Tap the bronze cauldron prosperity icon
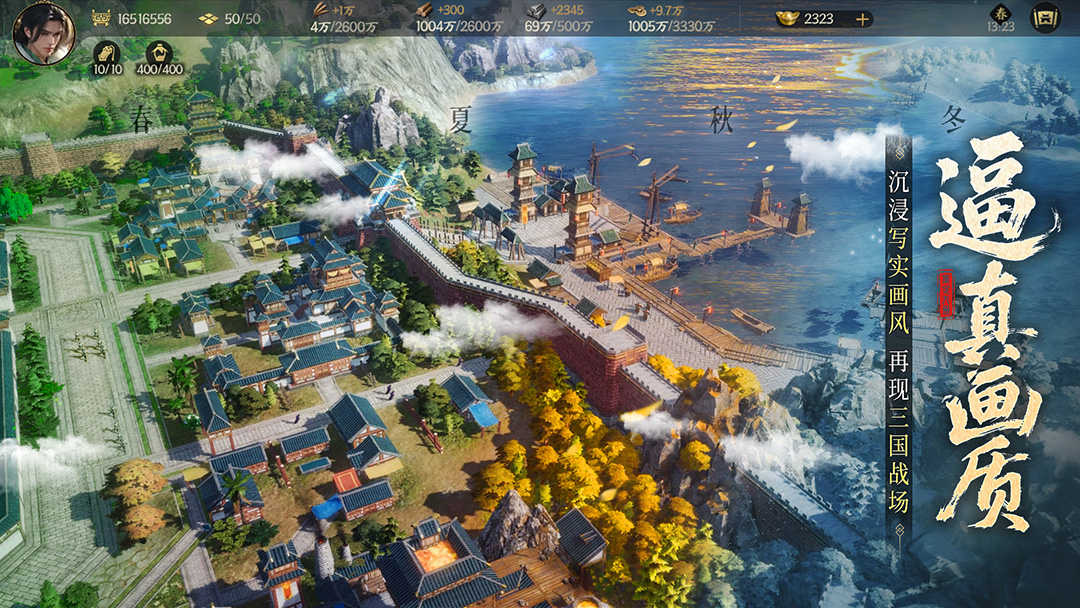The image size is (1080, 608). [x=100, y=18]
